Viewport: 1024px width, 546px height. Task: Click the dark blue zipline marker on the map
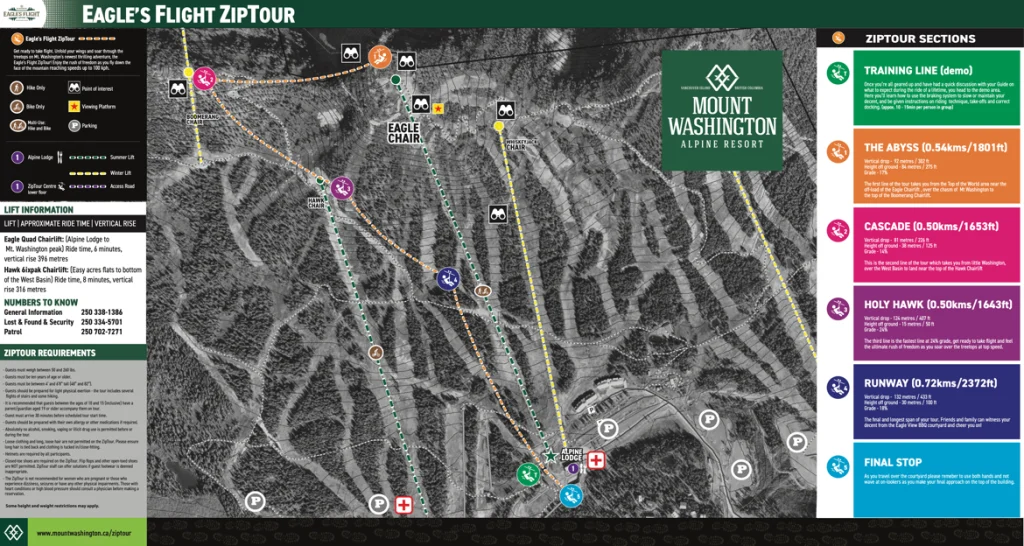448,281
